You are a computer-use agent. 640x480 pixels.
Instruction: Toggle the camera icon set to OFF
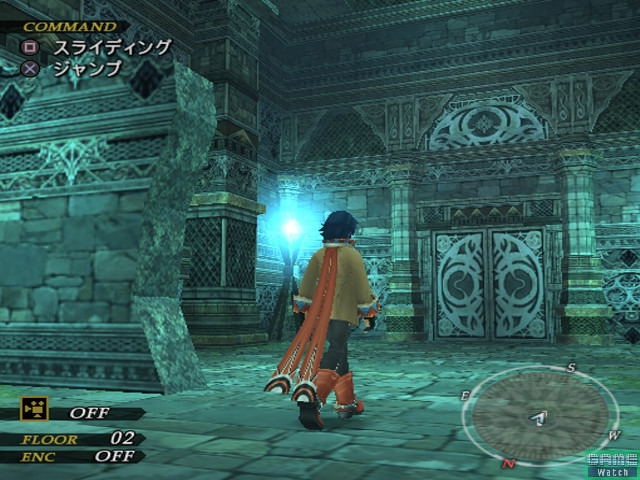pos(36,409)
